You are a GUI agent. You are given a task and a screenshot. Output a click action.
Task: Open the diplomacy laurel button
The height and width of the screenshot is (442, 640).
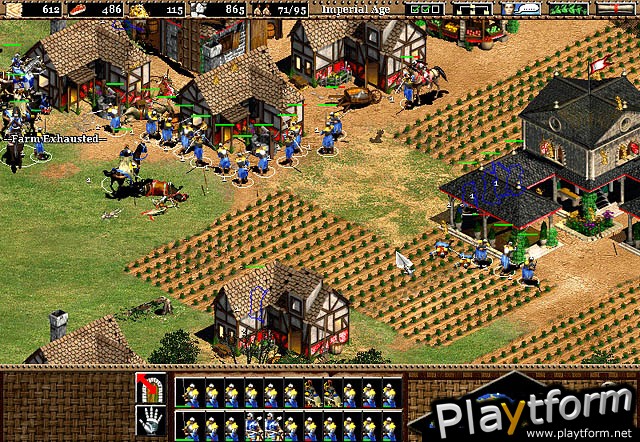(570, 8)
